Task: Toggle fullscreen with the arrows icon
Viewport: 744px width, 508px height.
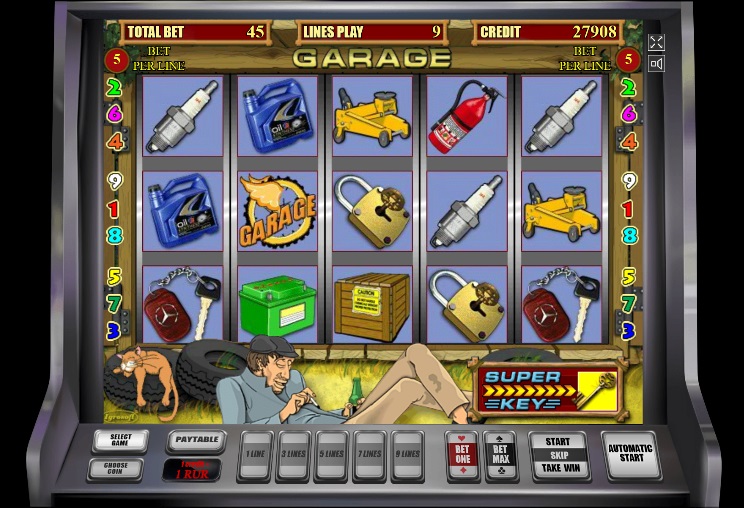Action: pyautogui.click(x=656, y=42)
